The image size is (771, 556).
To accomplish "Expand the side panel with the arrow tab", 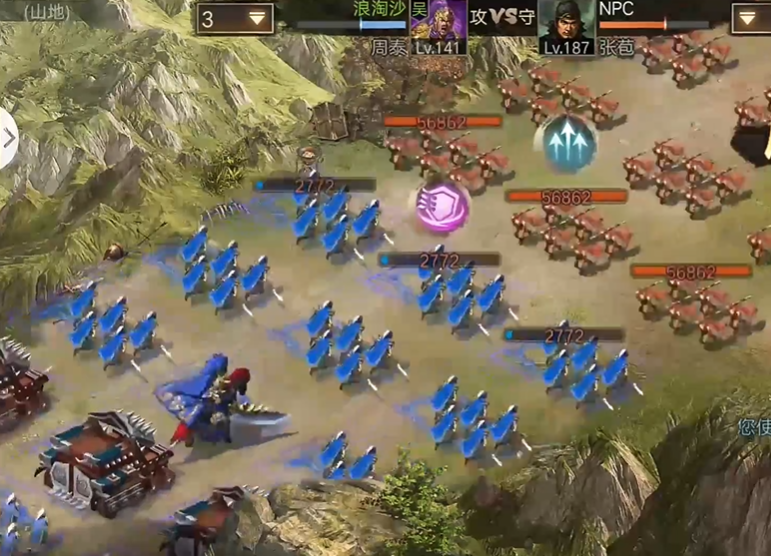I will pyautogui.click(x=8, y=138).
